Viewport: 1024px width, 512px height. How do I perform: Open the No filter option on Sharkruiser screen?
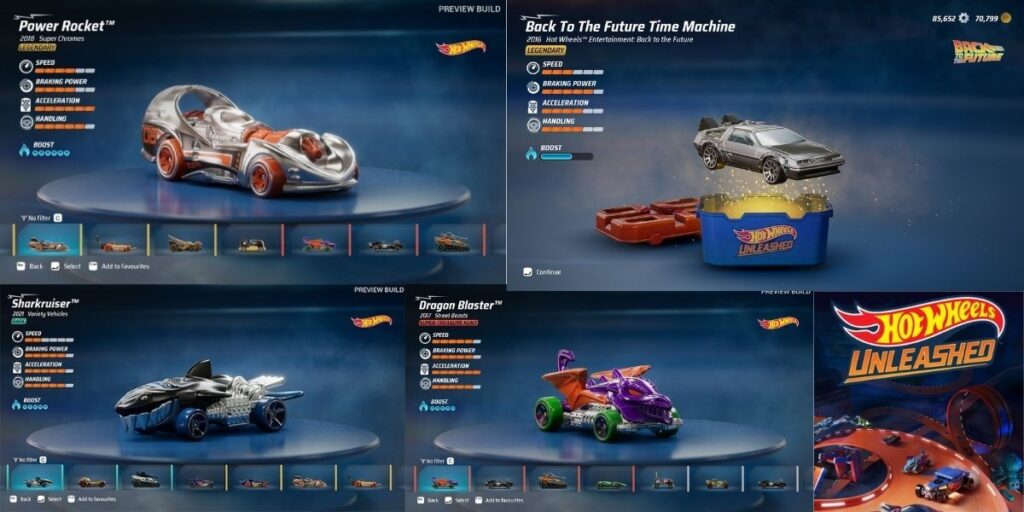32,459
